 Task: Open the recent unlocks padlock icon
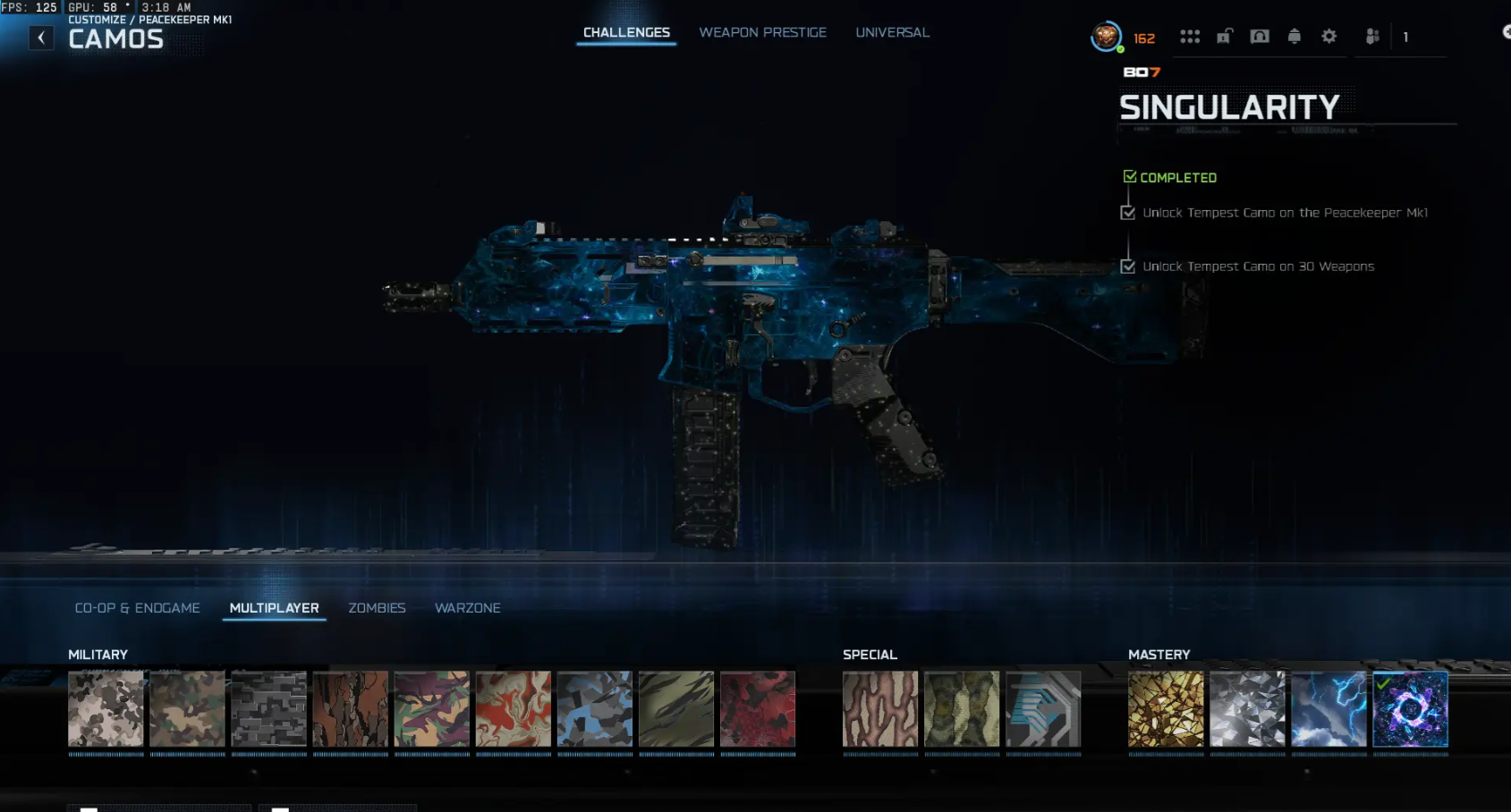coord(1224,36)
